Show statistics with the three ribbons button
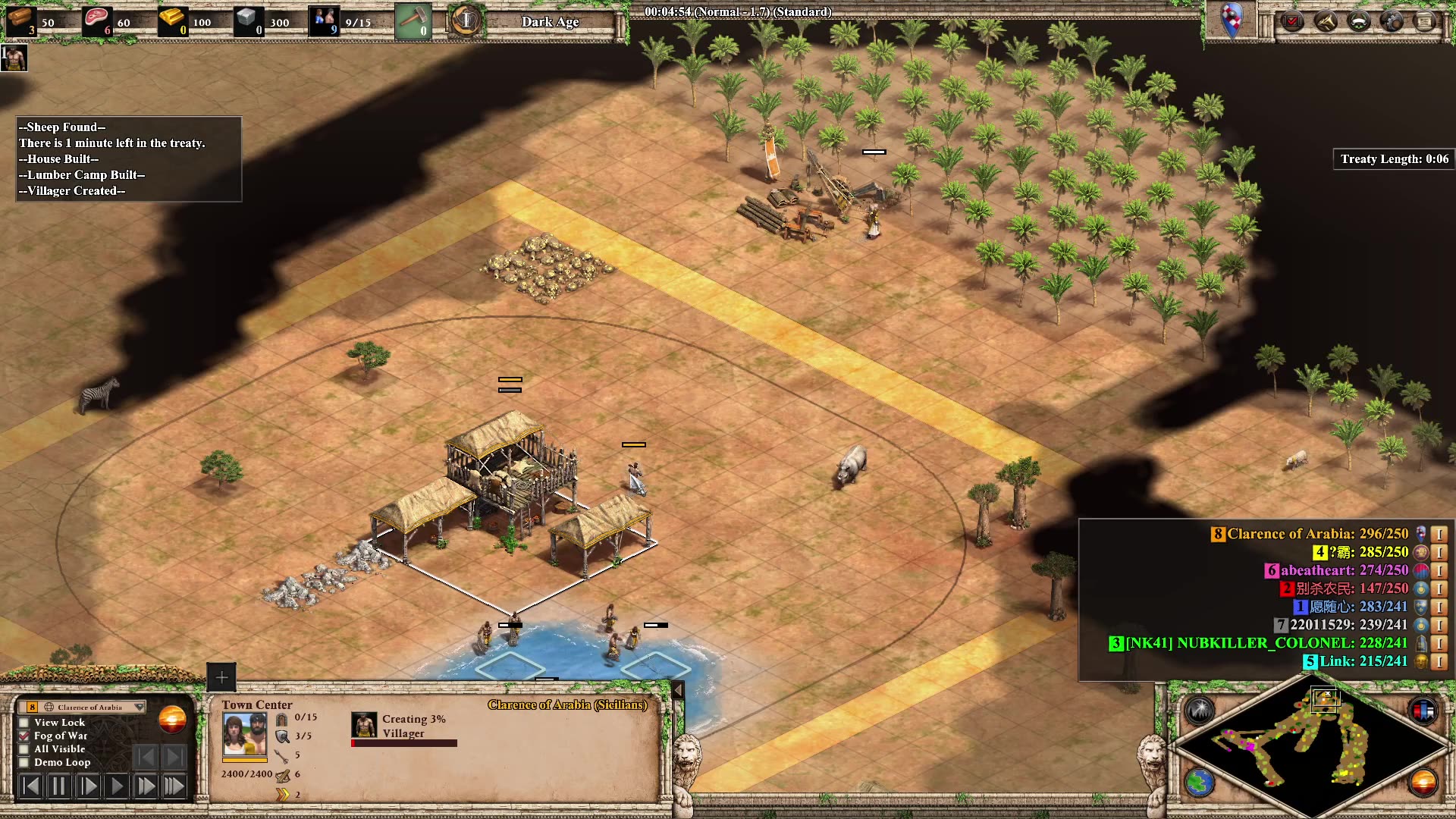 tap(1423, 711)
